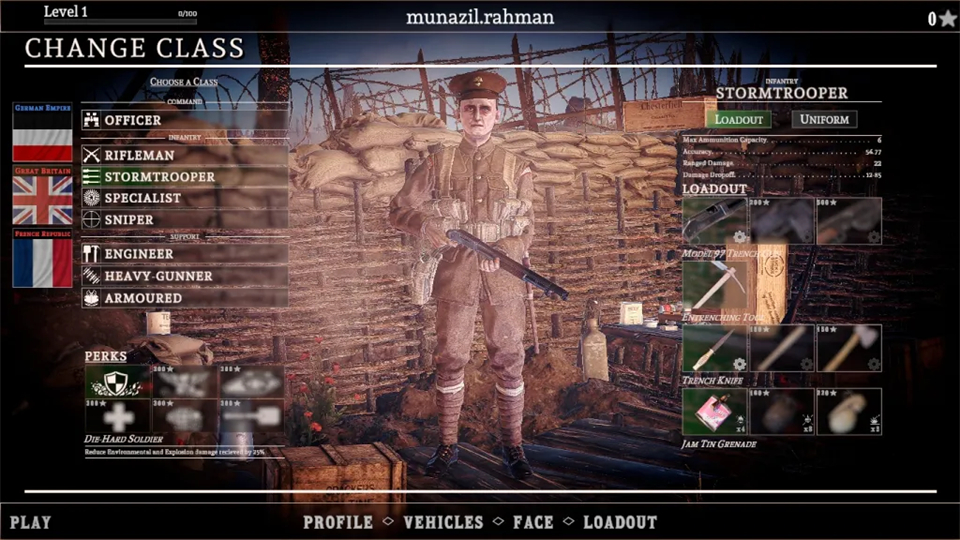Click Play in the bottom bar
This screenshot has height=540, width=960.
(x=30, y=522)
